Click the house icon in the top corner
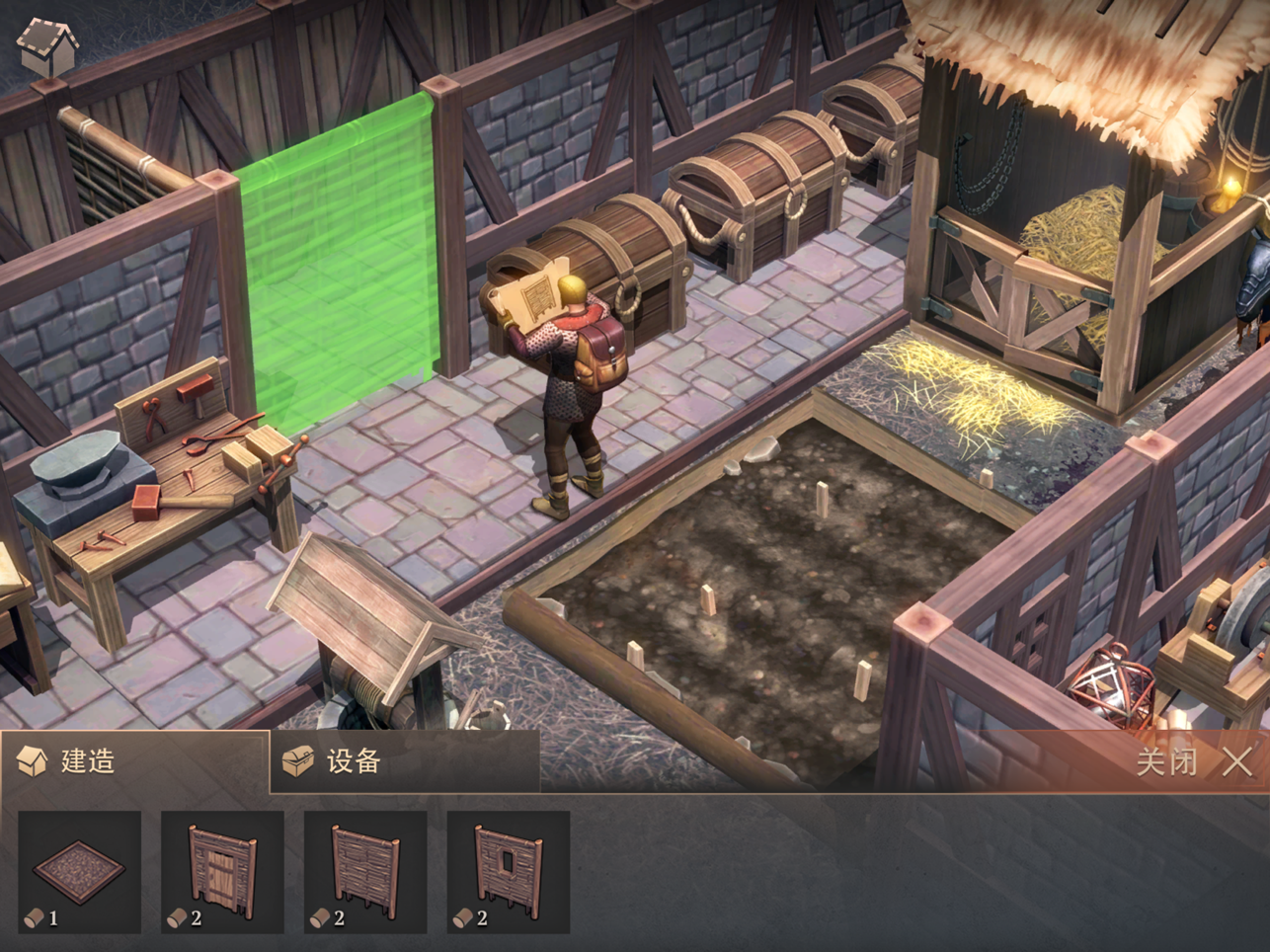The height and width of the screenshot is (952, 1270). click(x=46, y=46)
